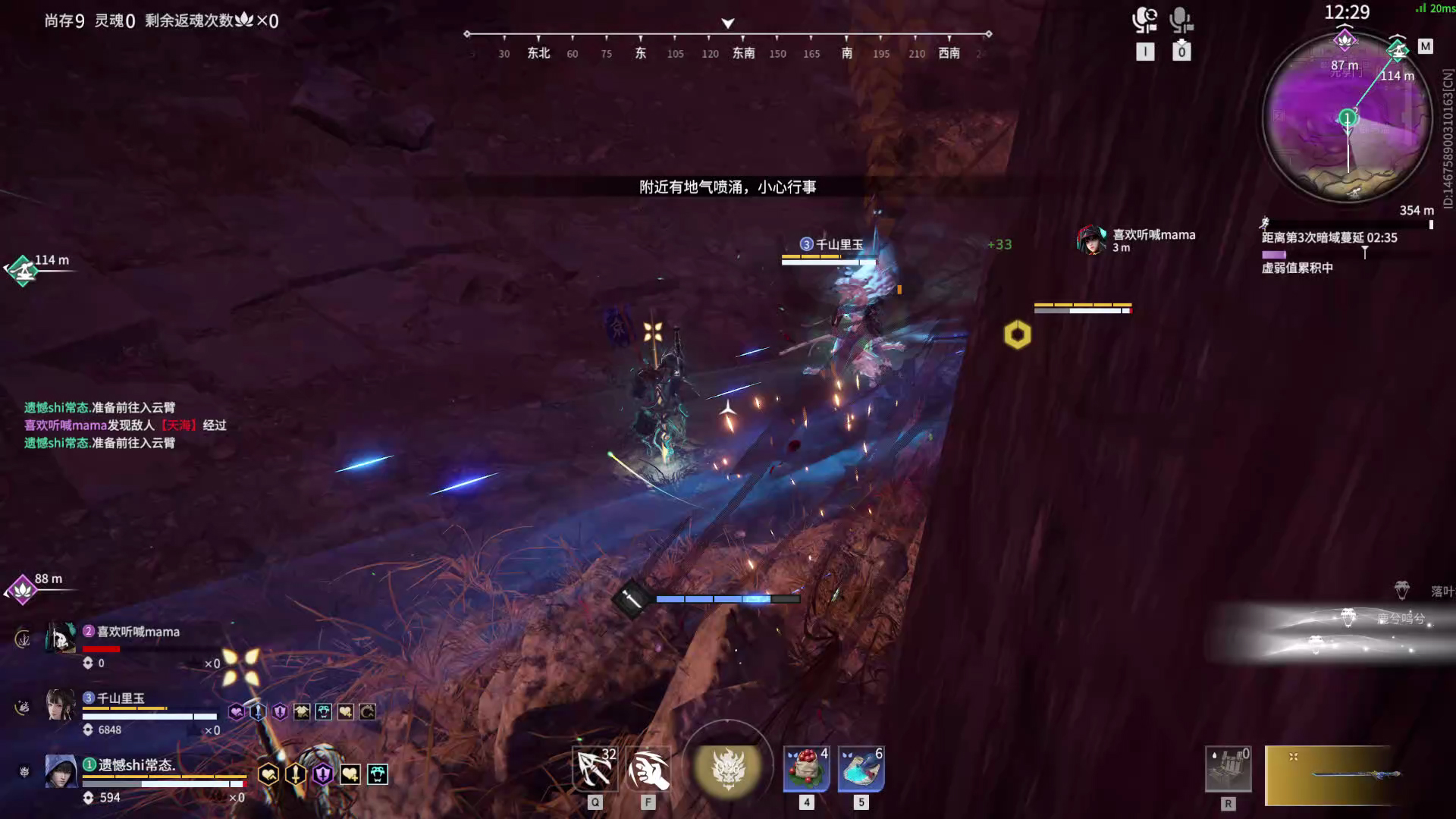Select the bow skill on Q

point(595,768)
